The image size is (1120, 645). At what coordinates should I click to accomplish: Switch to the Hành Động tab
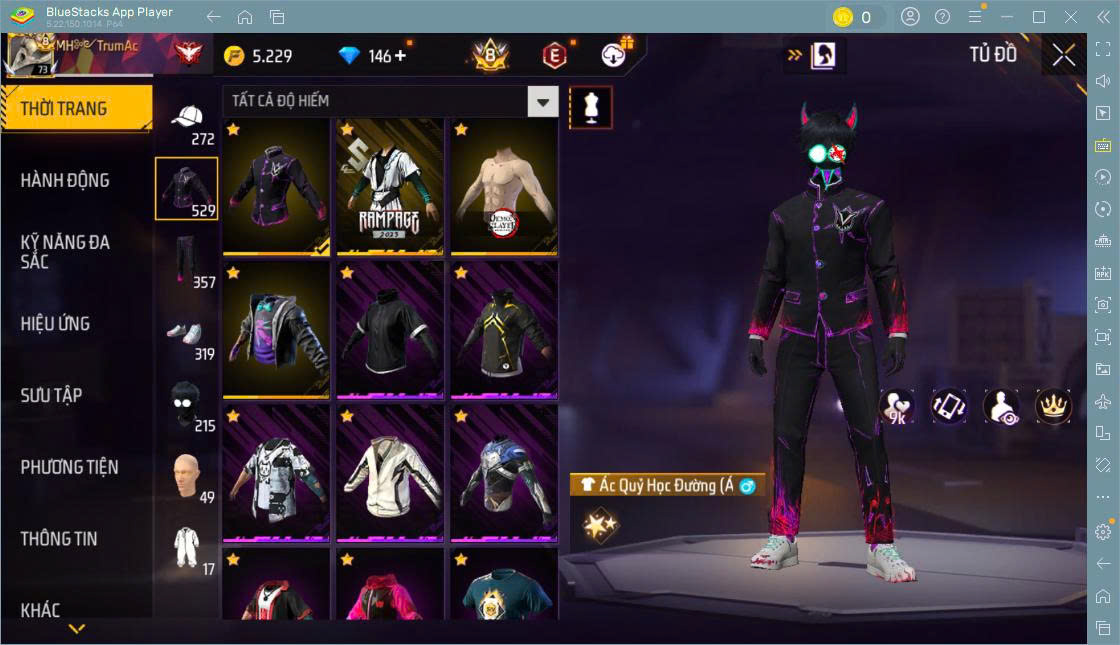click(x=66, y=181)
